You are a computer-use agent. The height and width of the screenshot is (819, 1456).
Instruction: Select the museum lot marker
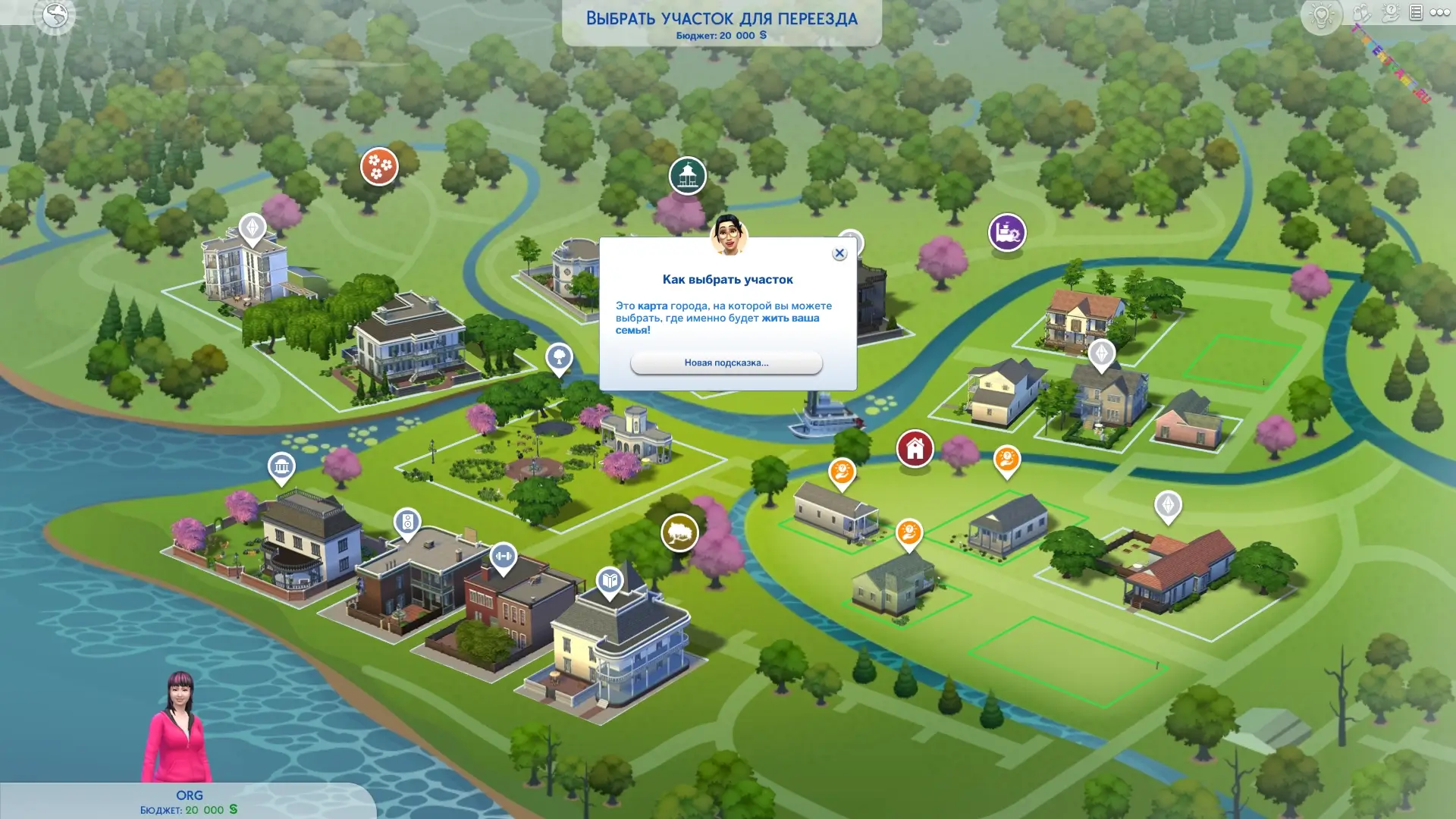tap(281, 466)
